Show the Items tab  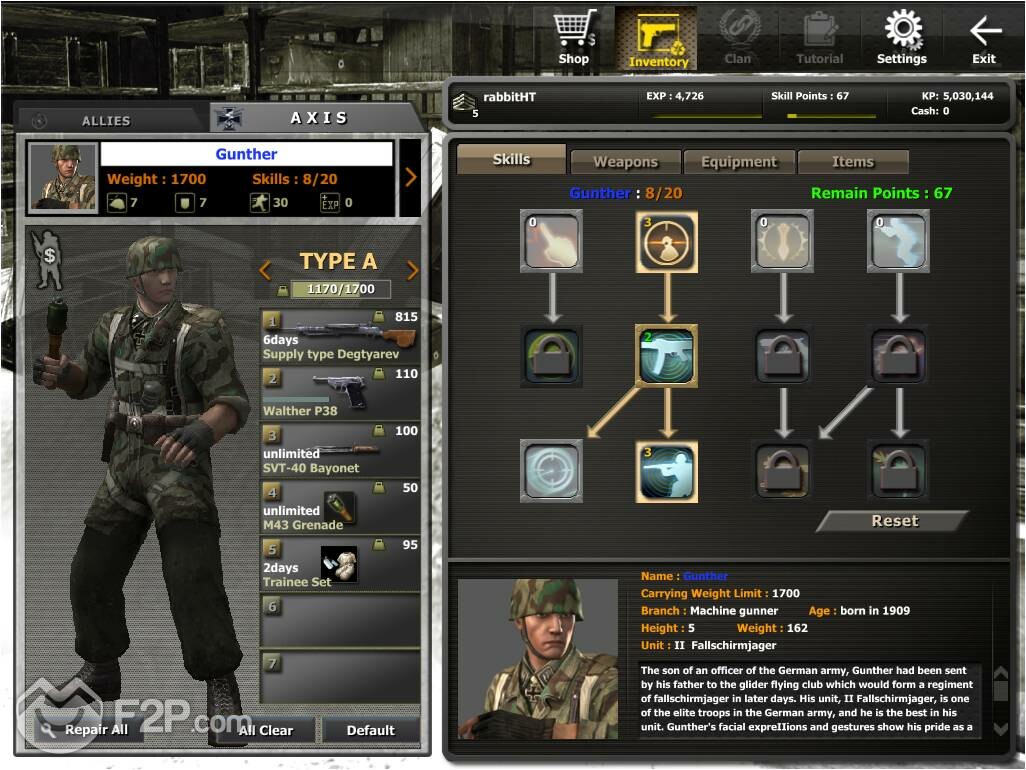(852, 162)
